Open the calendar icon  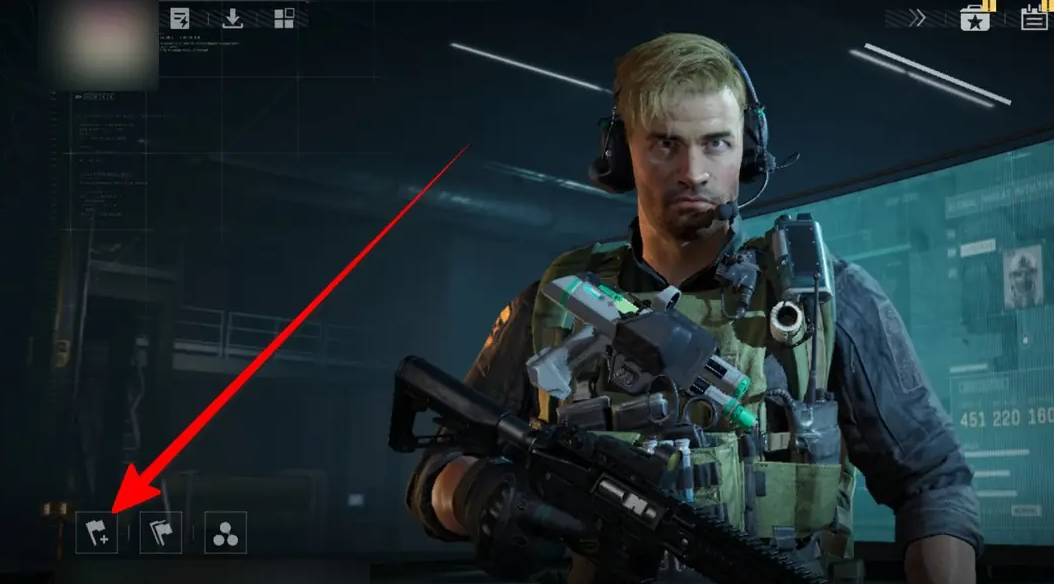click(x=1034, y=17)
